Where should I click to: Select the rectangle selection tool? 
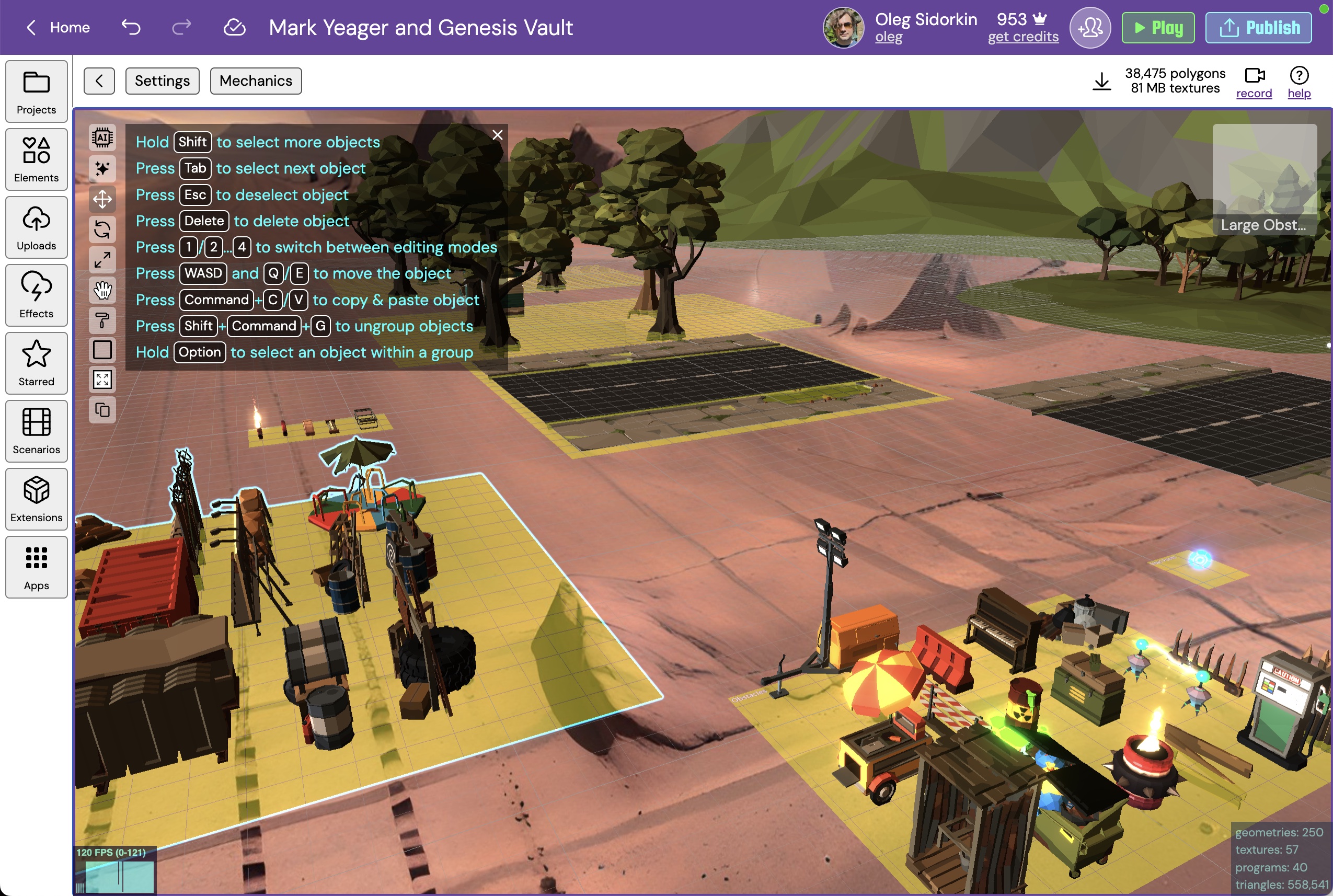point(103,349)
